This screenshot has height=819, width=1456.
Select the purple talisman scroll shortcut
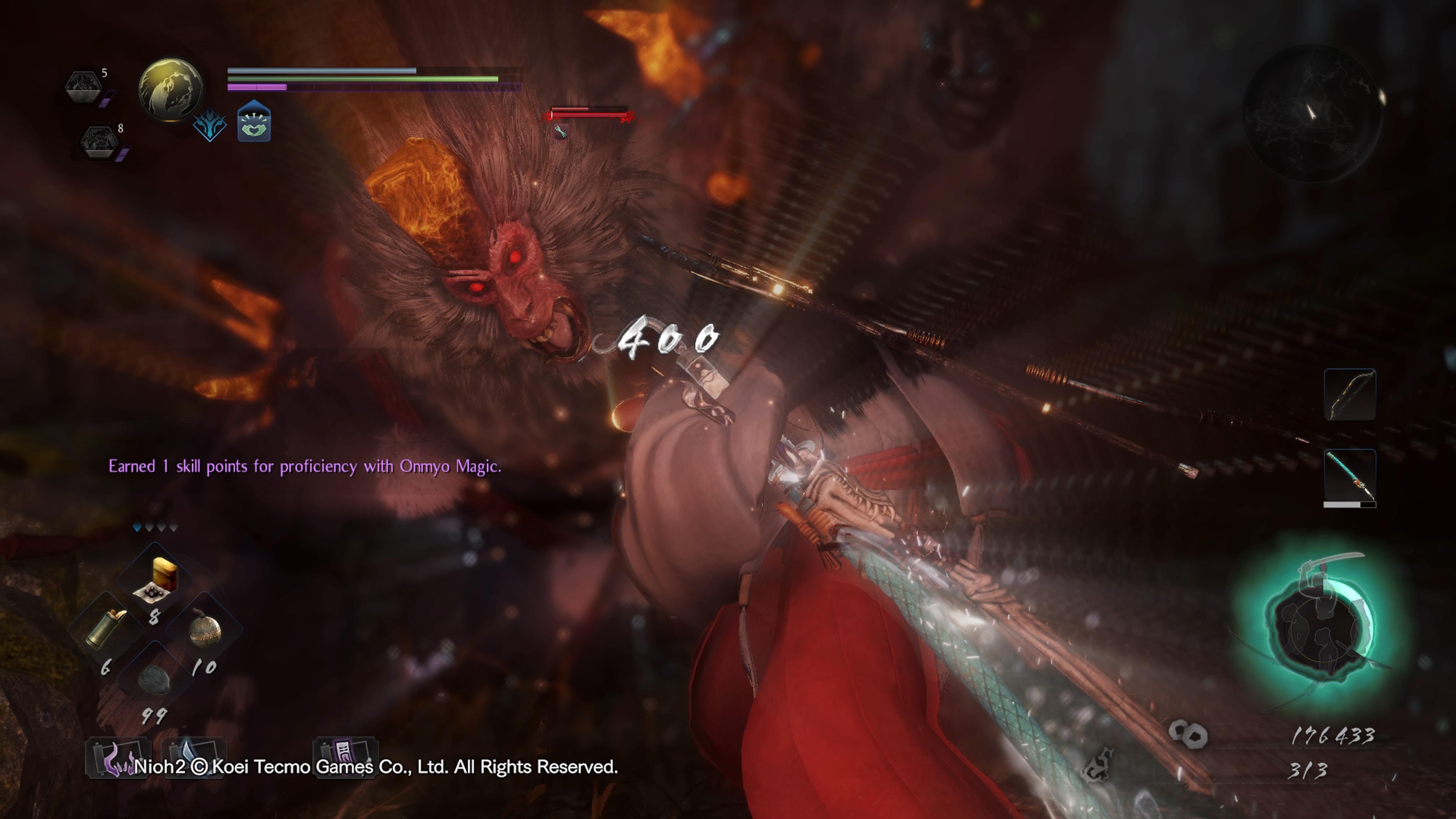[x=345, y=755]
